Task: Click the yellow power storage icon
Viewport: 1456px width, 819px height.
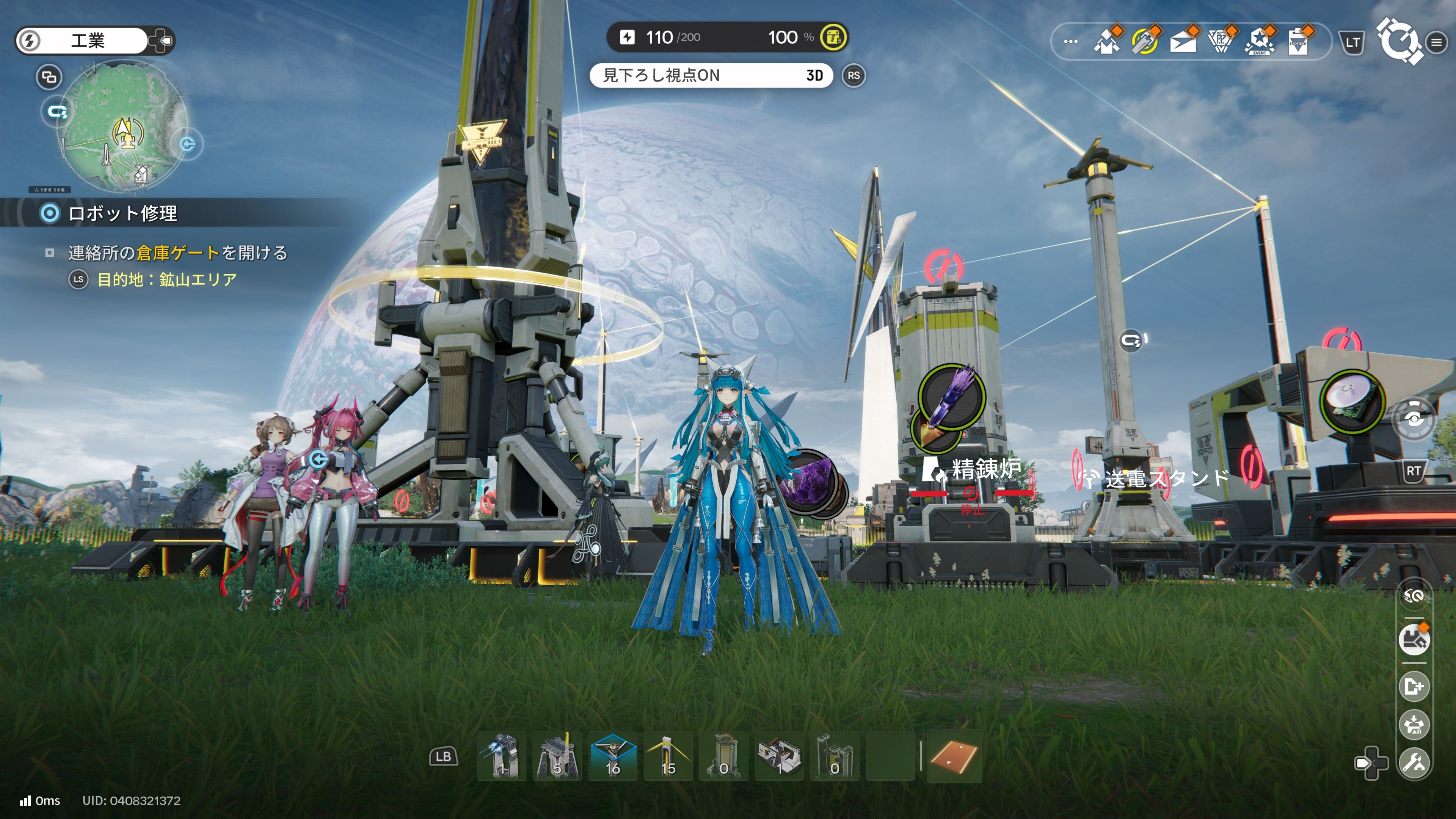Action: tap(833, 37)
